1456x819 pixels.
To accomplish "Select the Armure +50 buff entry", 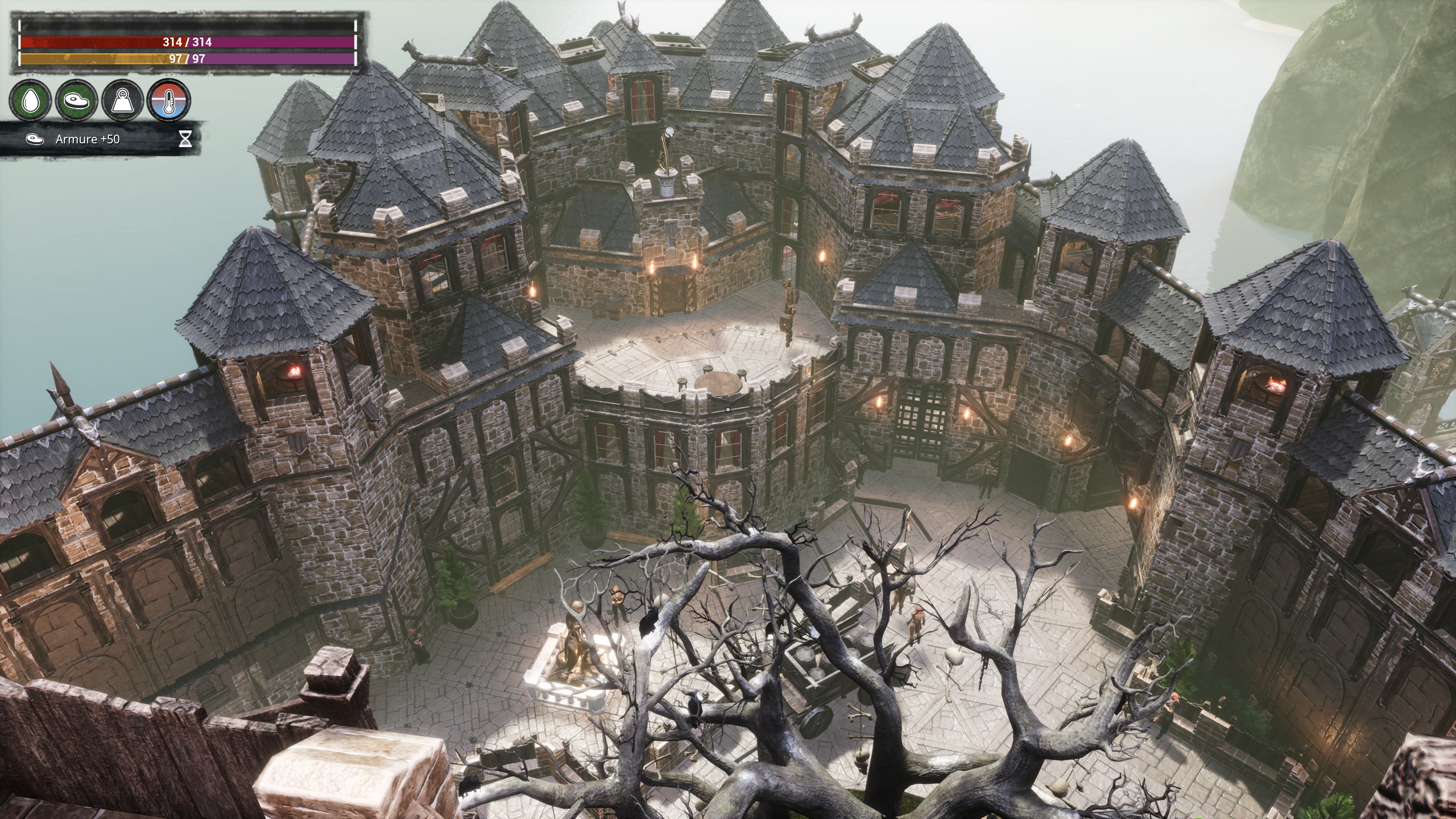I will tap(88, 139).
